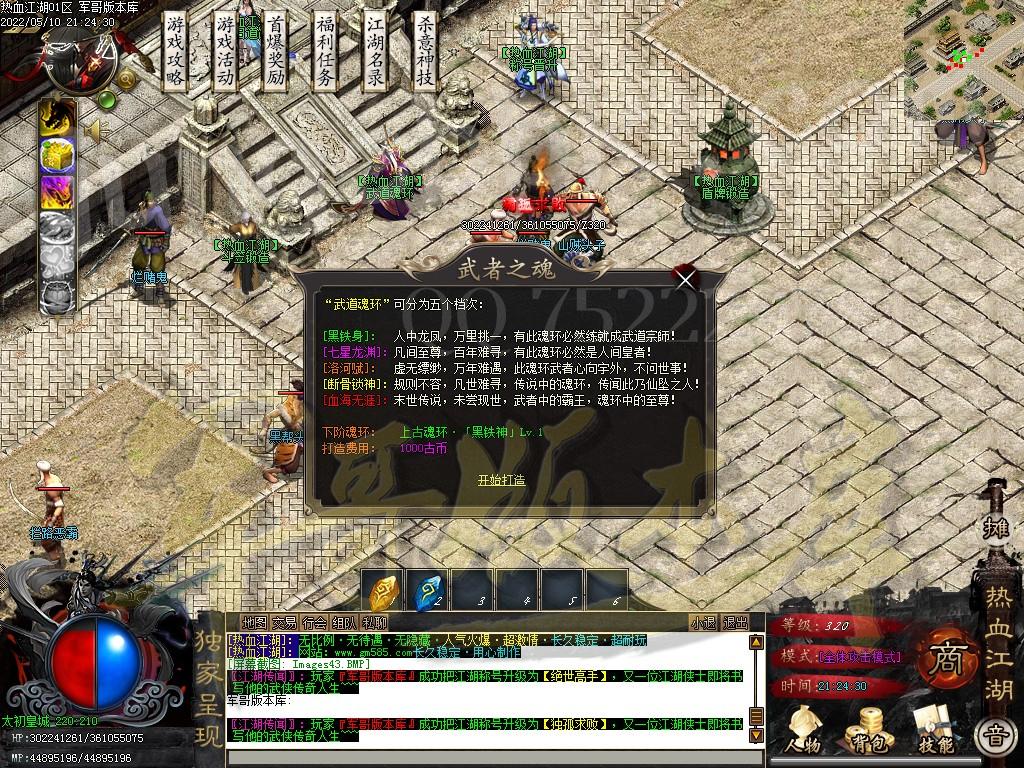Toggle the 音 sound button

[x=994, y=738]
